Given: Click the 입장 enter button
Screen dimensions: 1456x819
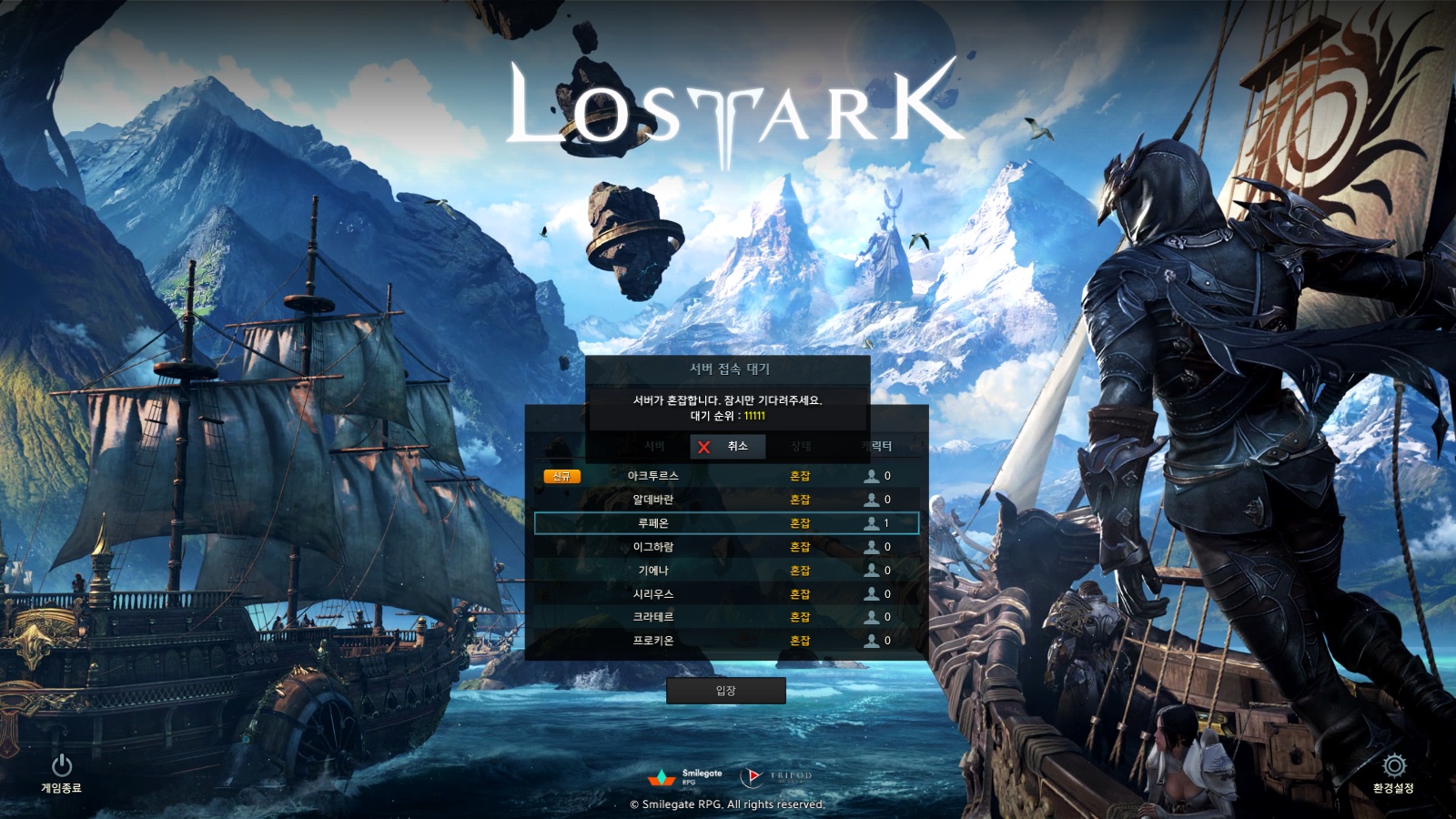Looking at the screenshot, I should coord(725,691).
